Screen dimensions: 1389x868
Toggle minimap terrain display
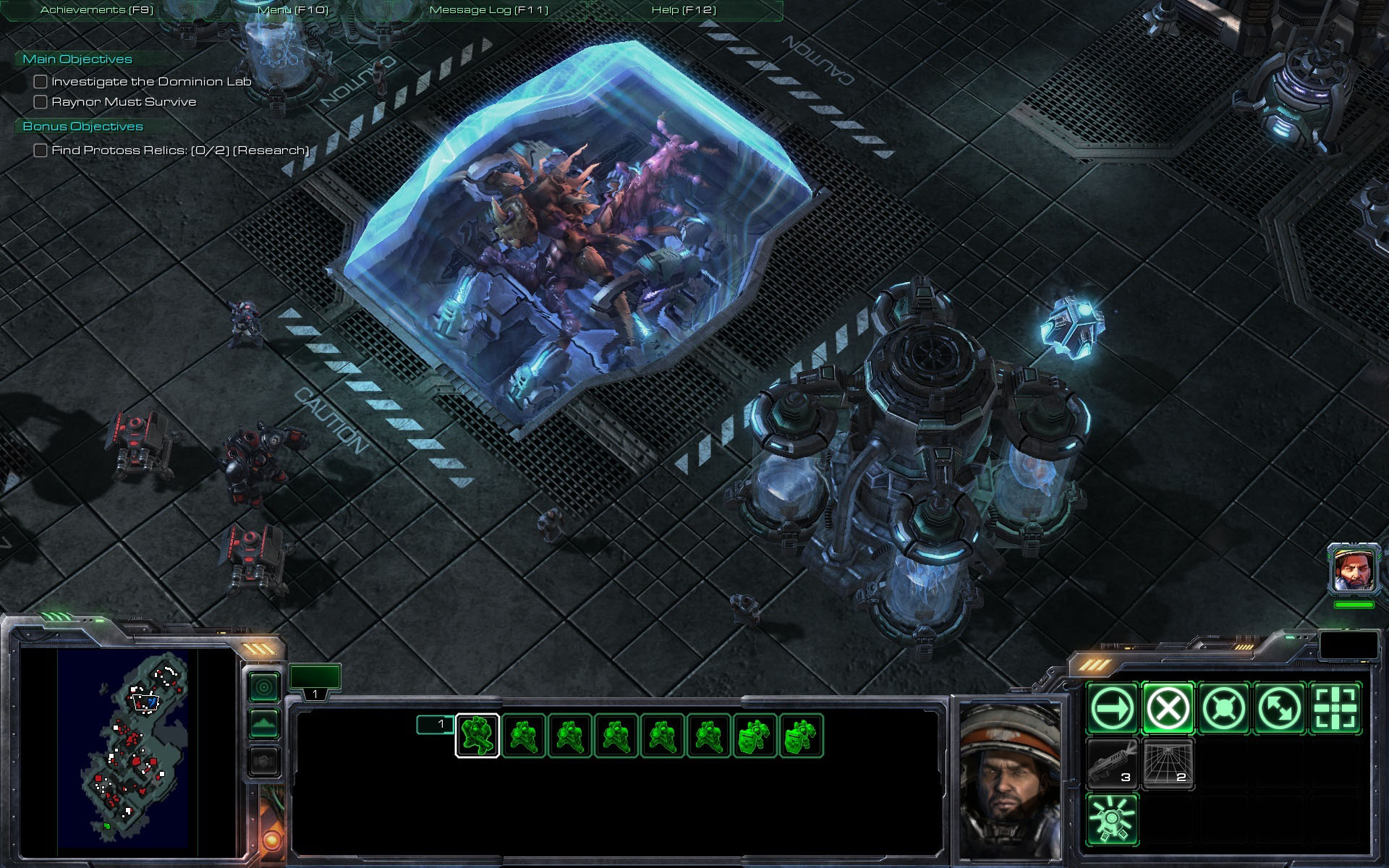264,723
